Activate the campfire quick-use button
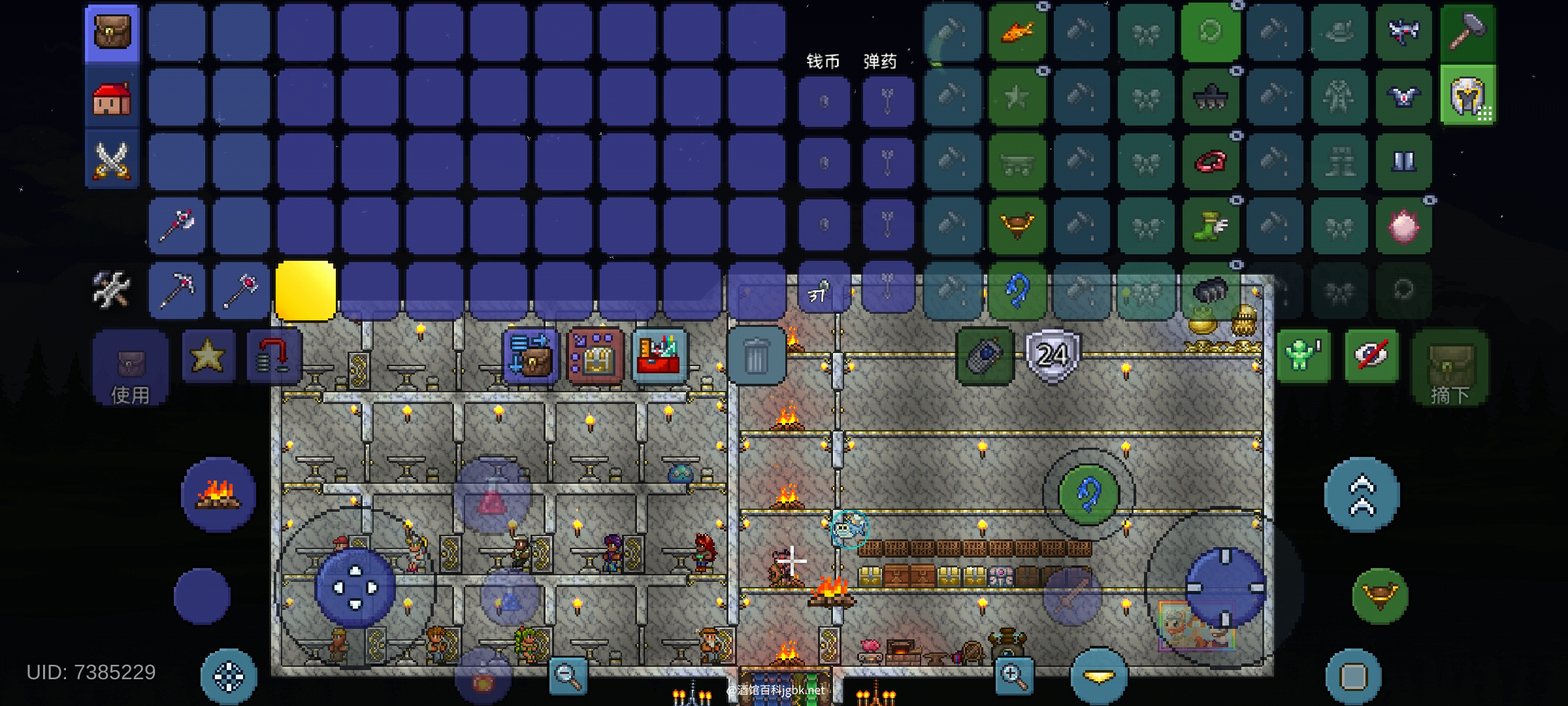Screen dimensions: 1568x706 click(218, 494)
